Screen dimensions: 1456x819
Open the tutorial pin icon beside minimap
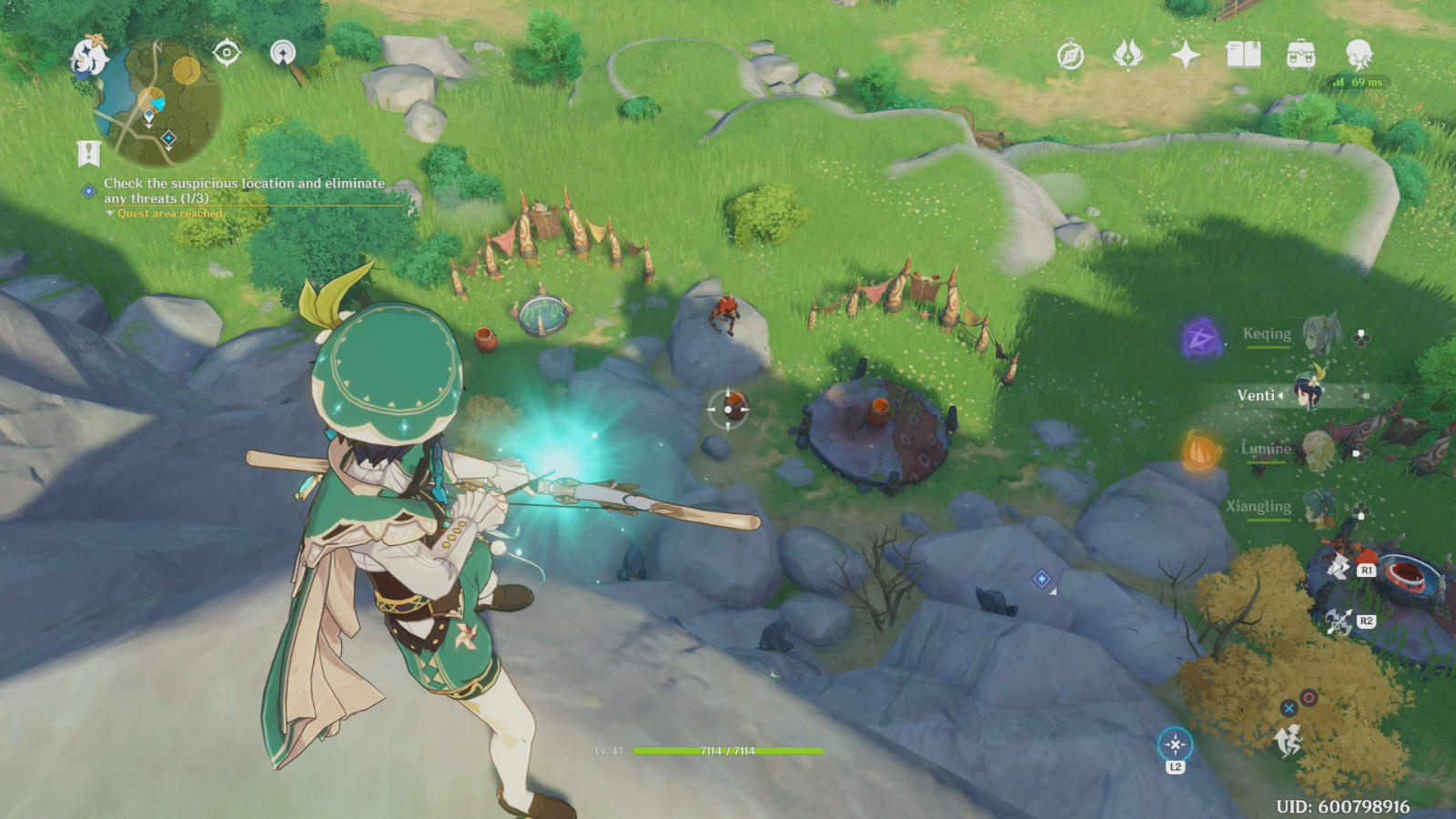283,53
